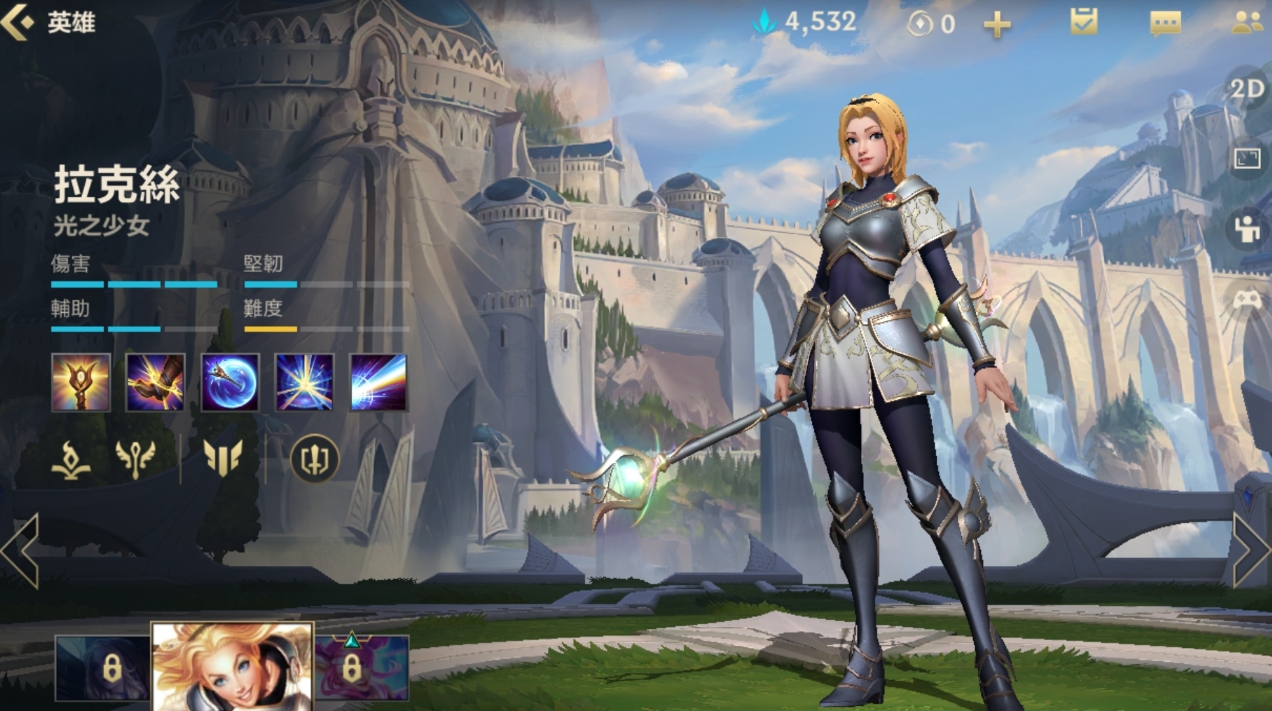View the blue prismatic wand ability icon
1272x711 pixels.
(x=230, y=382)
